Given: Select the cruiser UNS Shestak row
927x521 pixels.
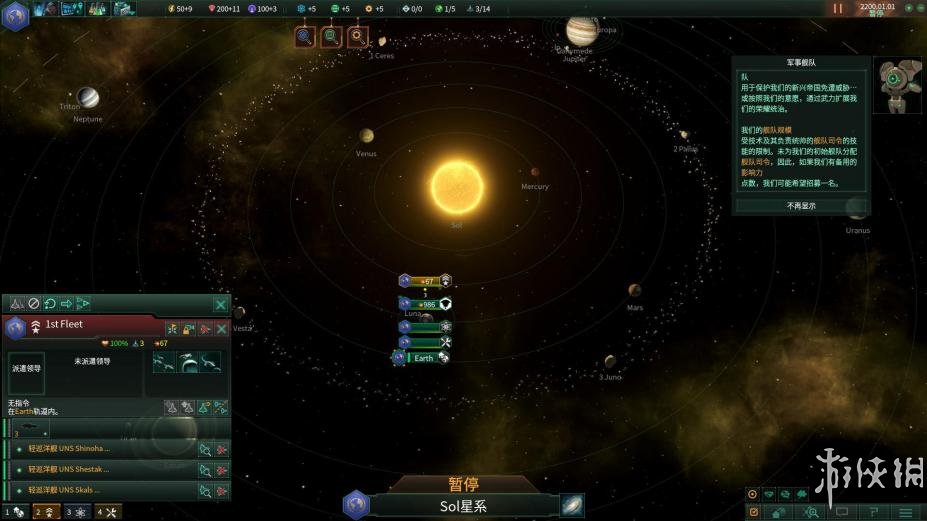Looking at the screenshot, I should click(x=100, y=469).
